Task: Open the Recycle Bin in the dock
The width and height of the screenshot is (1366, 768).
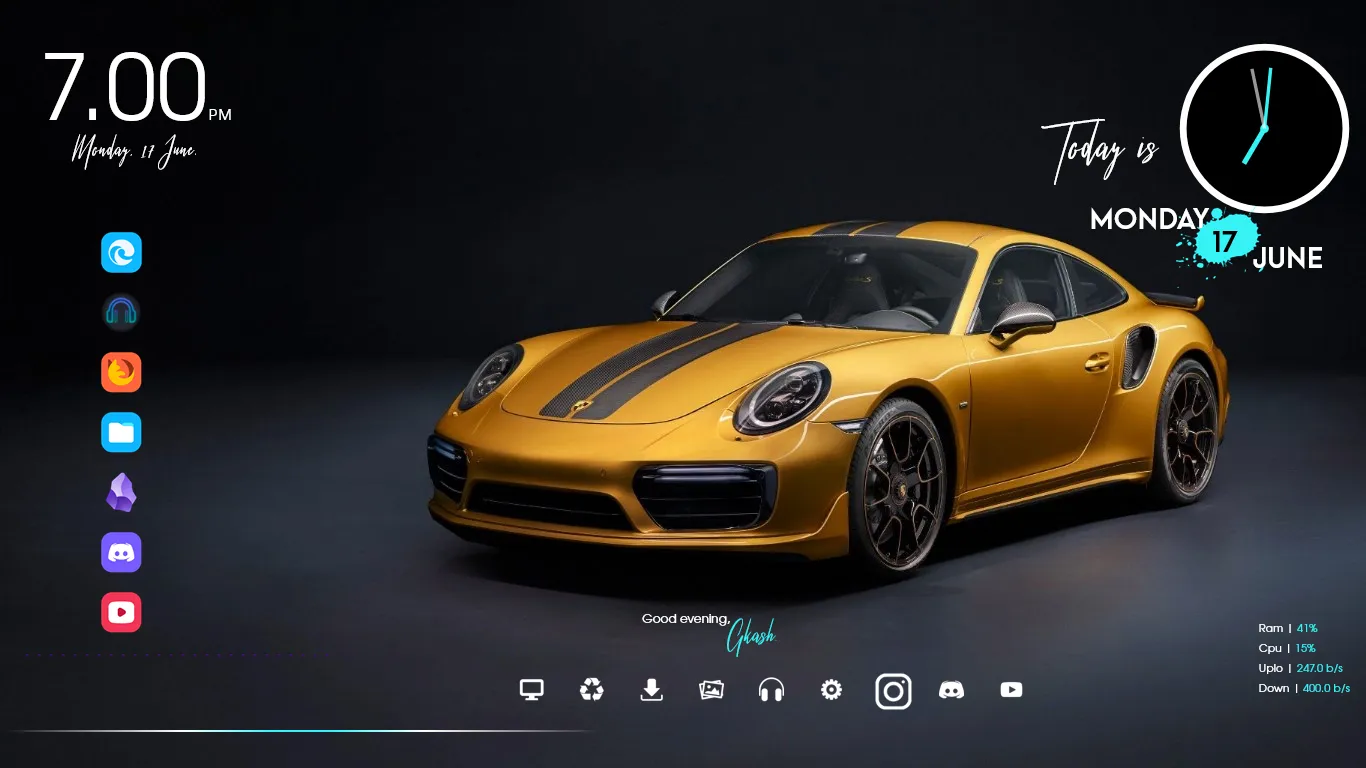Action: [x=591, y=690]
